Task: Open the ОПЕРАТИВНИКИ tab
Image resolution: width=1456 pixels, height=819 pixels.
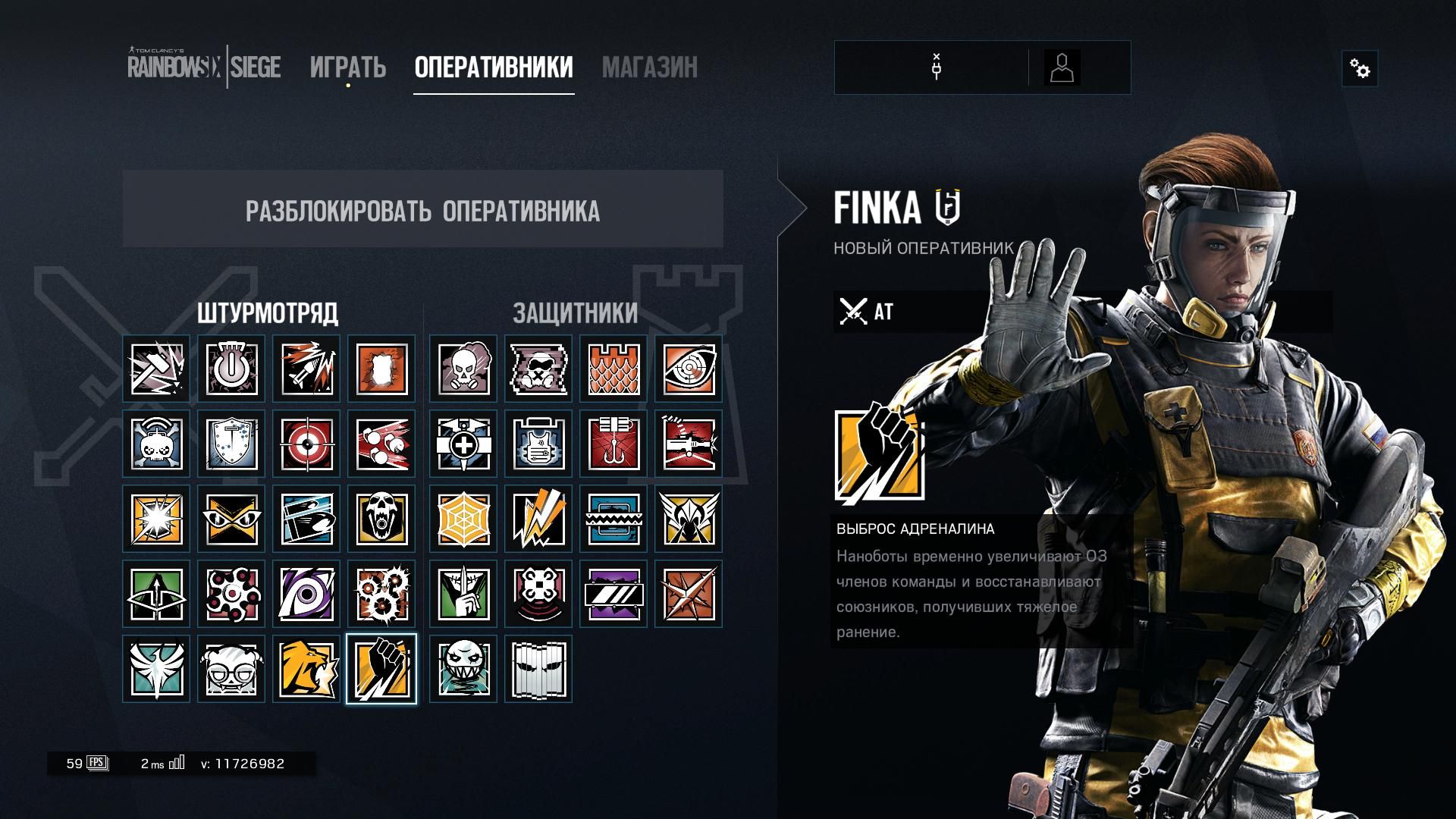Action: [x=494, y=67]
